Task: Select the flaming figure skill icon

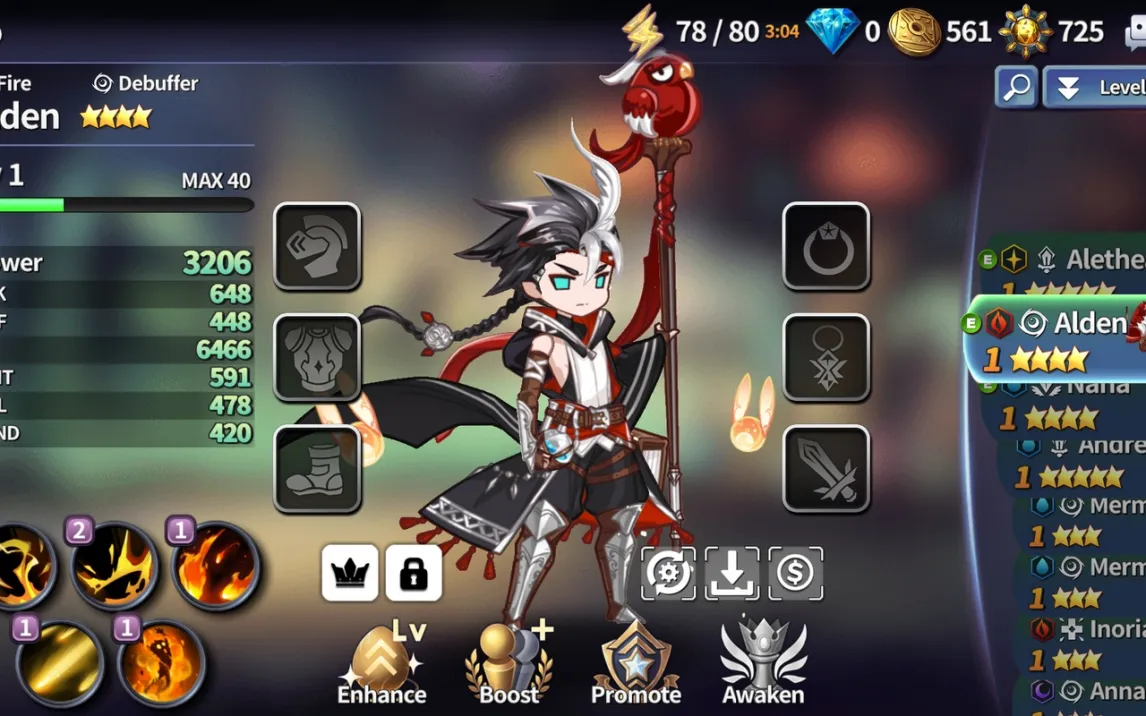Action: pyautogui.click(x=160, y=662)
